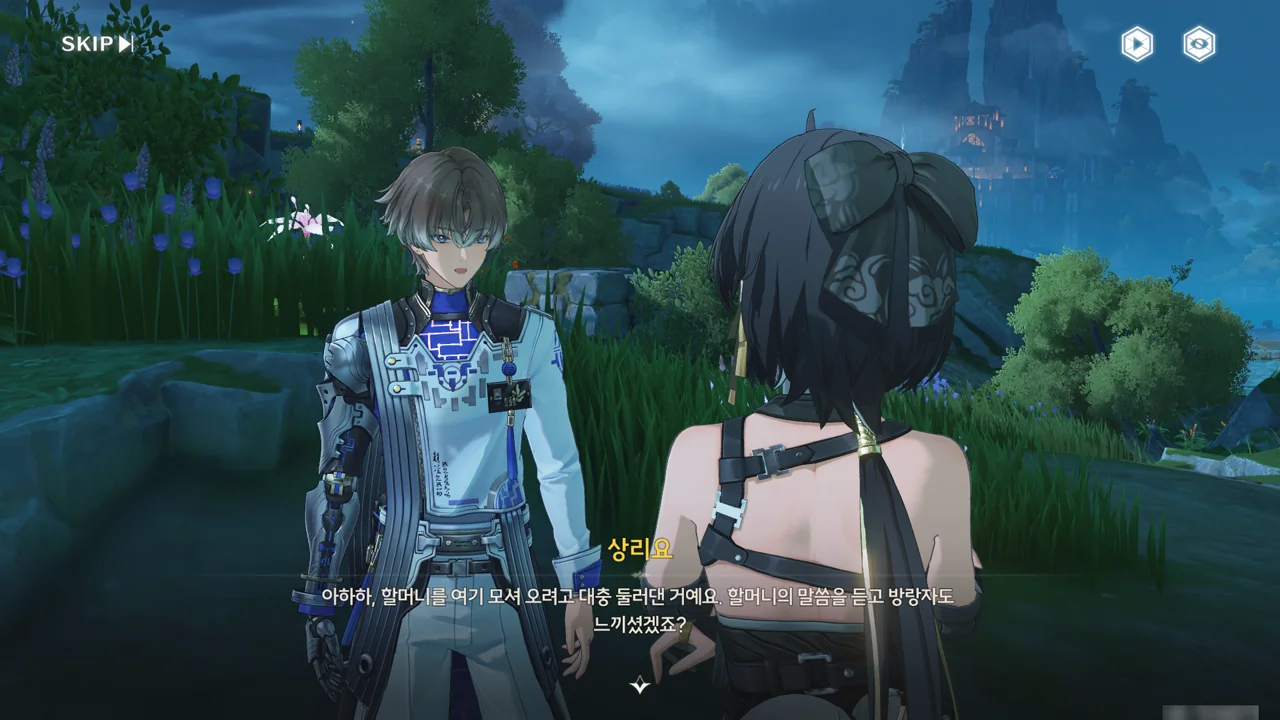Viewport: 1280px width, 720px height.
Task: Skip the cutscene with the SKIP button
Action: (97, 44)
